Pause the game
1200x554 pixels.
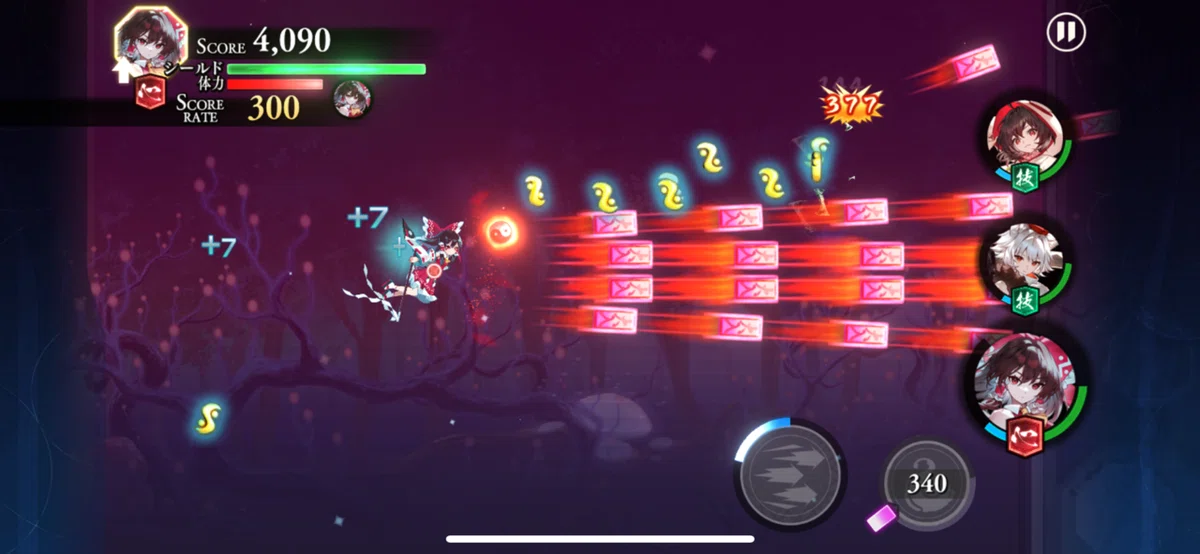pyautogui.click(x=1066, y=33)
